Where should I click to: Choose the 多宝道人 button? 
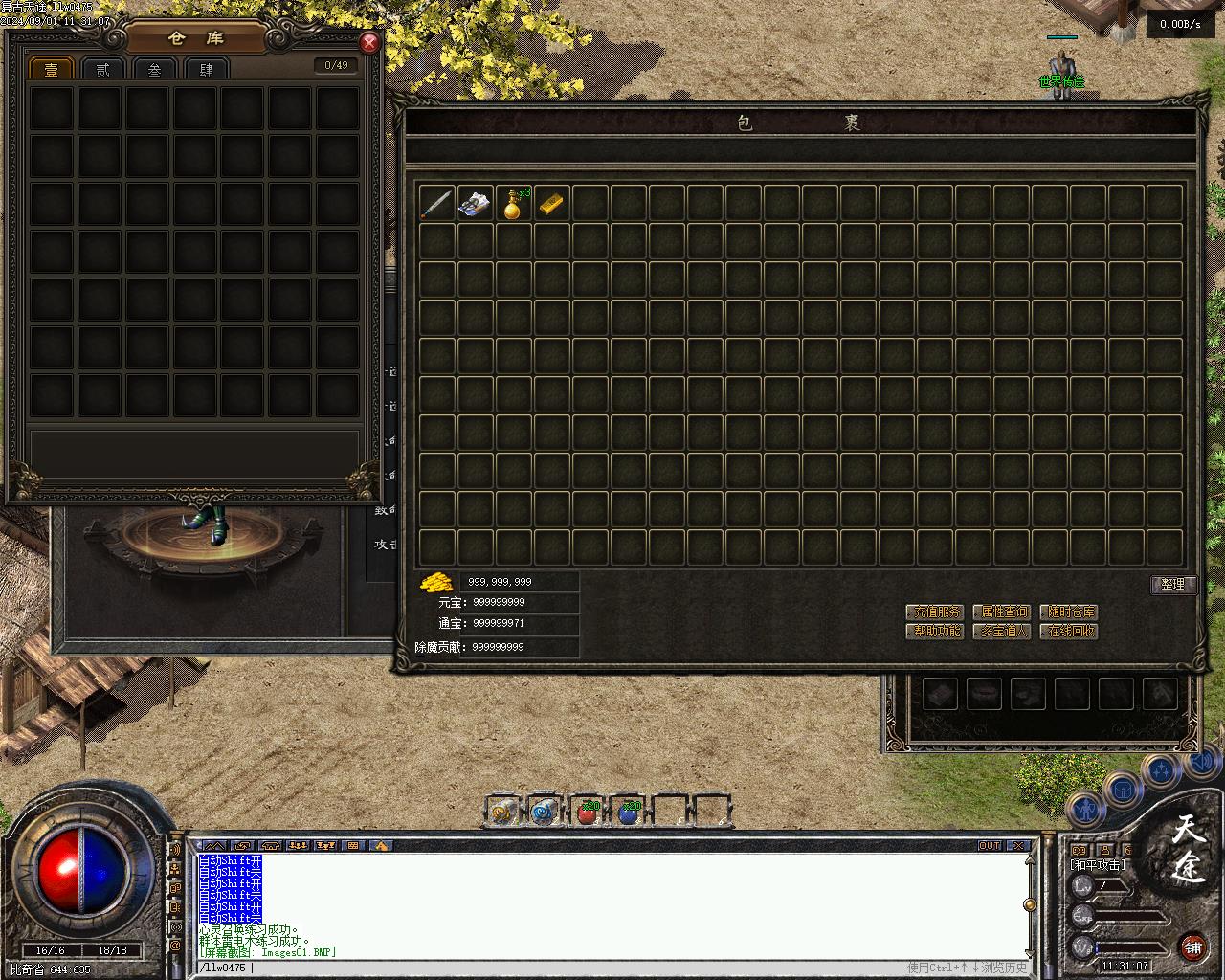[1001, 632]
